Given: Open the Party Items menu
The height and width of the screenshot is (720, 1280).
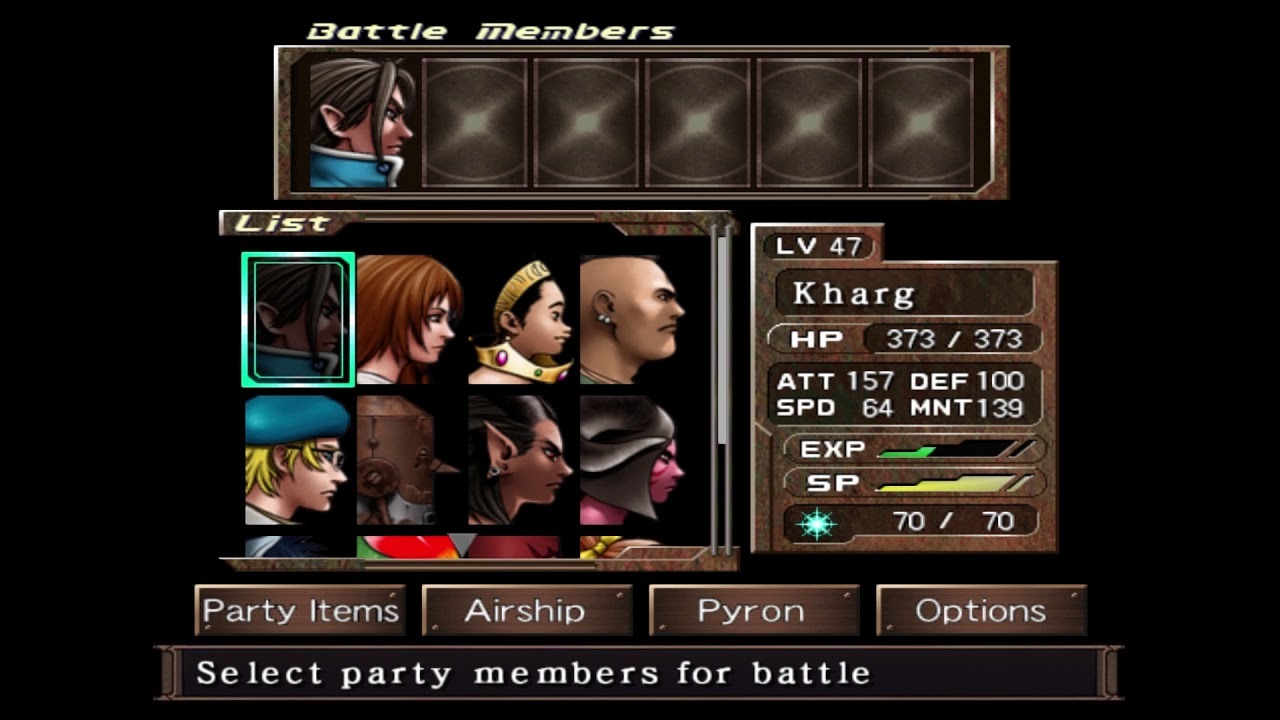Looking at the screenshot, I should pyautogui.click(x=300, y=611).
